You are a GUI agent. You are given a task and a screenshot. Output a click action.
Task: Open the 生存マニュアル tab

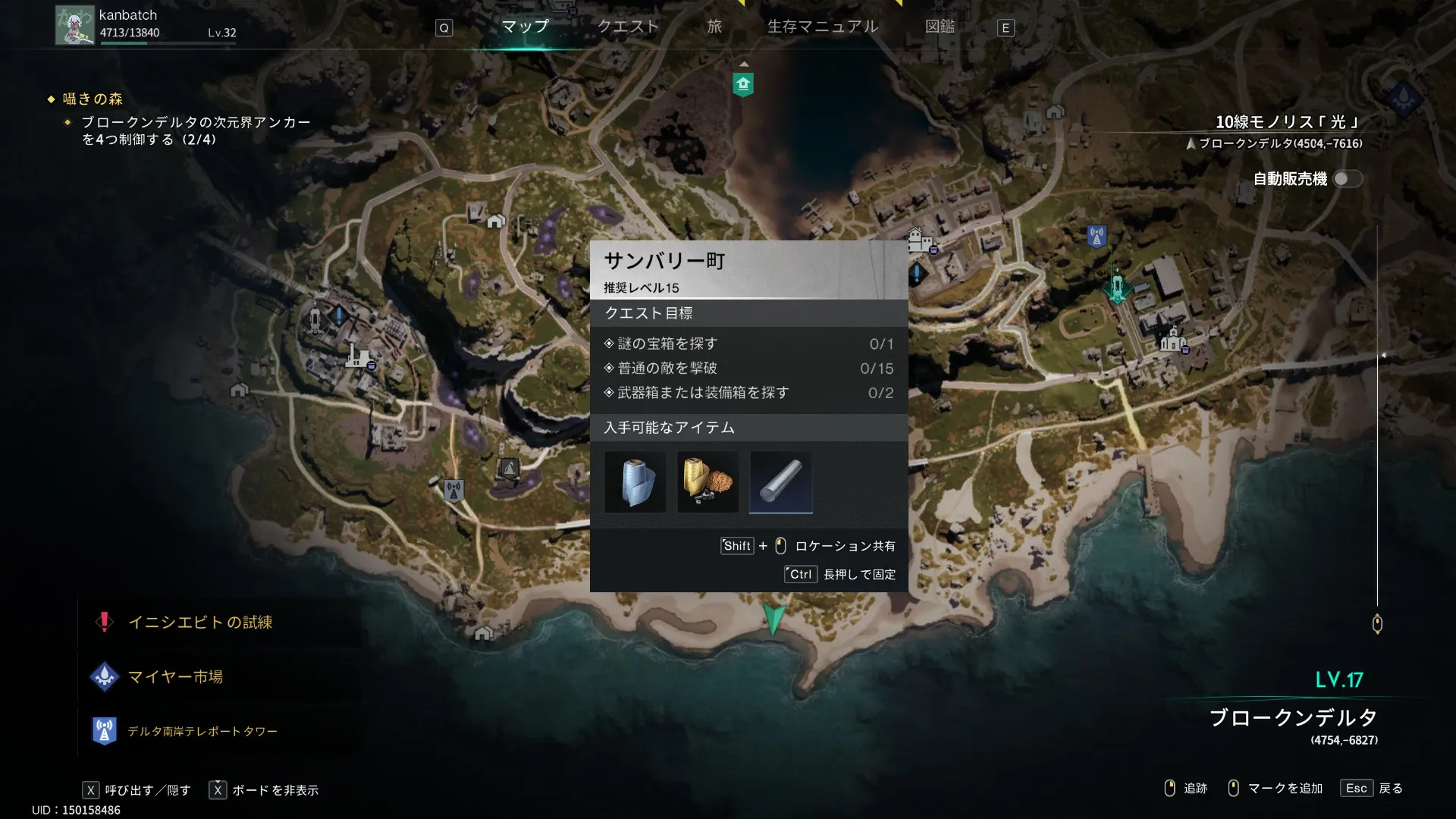(x=823, y=27)
